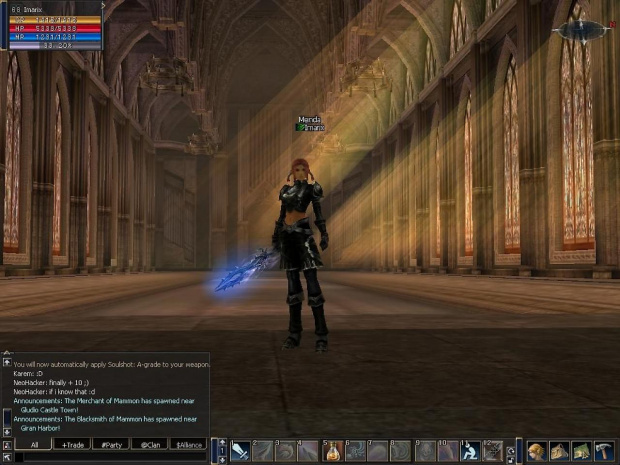Switch to the All chat tab
620x465 pixels.
(34, 444)
